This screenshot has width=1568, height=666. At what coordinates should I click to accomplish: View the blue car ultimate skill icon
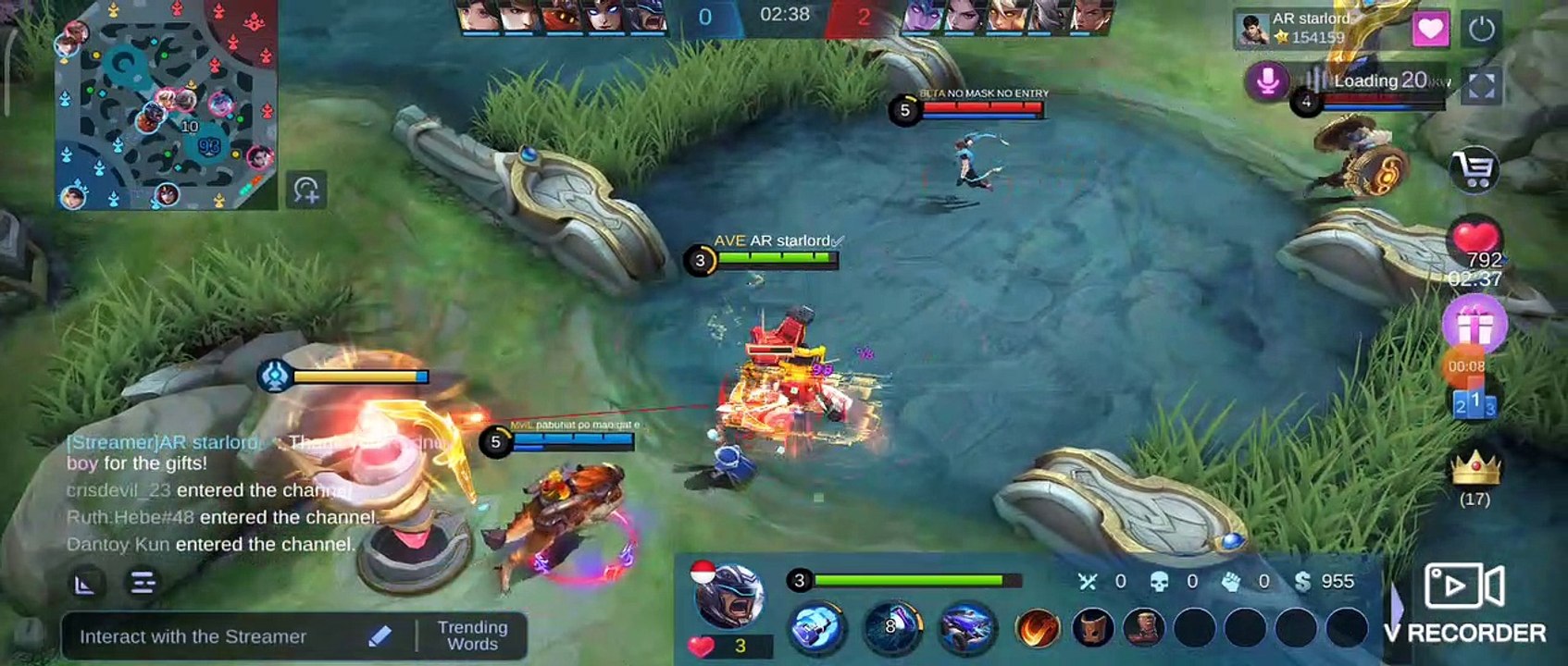coord(965,627)
